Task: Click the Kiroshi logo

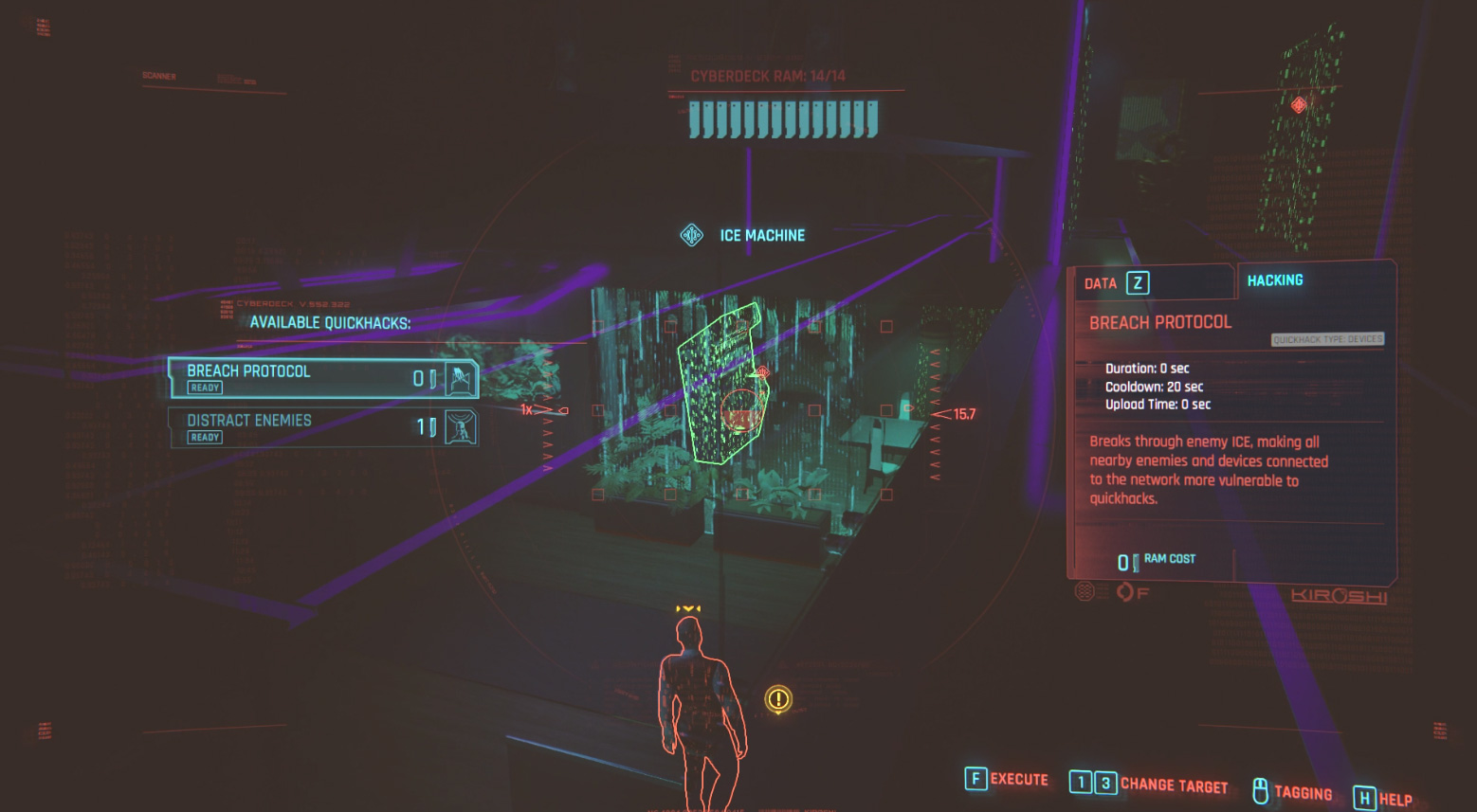Action: coord(1340,596)
